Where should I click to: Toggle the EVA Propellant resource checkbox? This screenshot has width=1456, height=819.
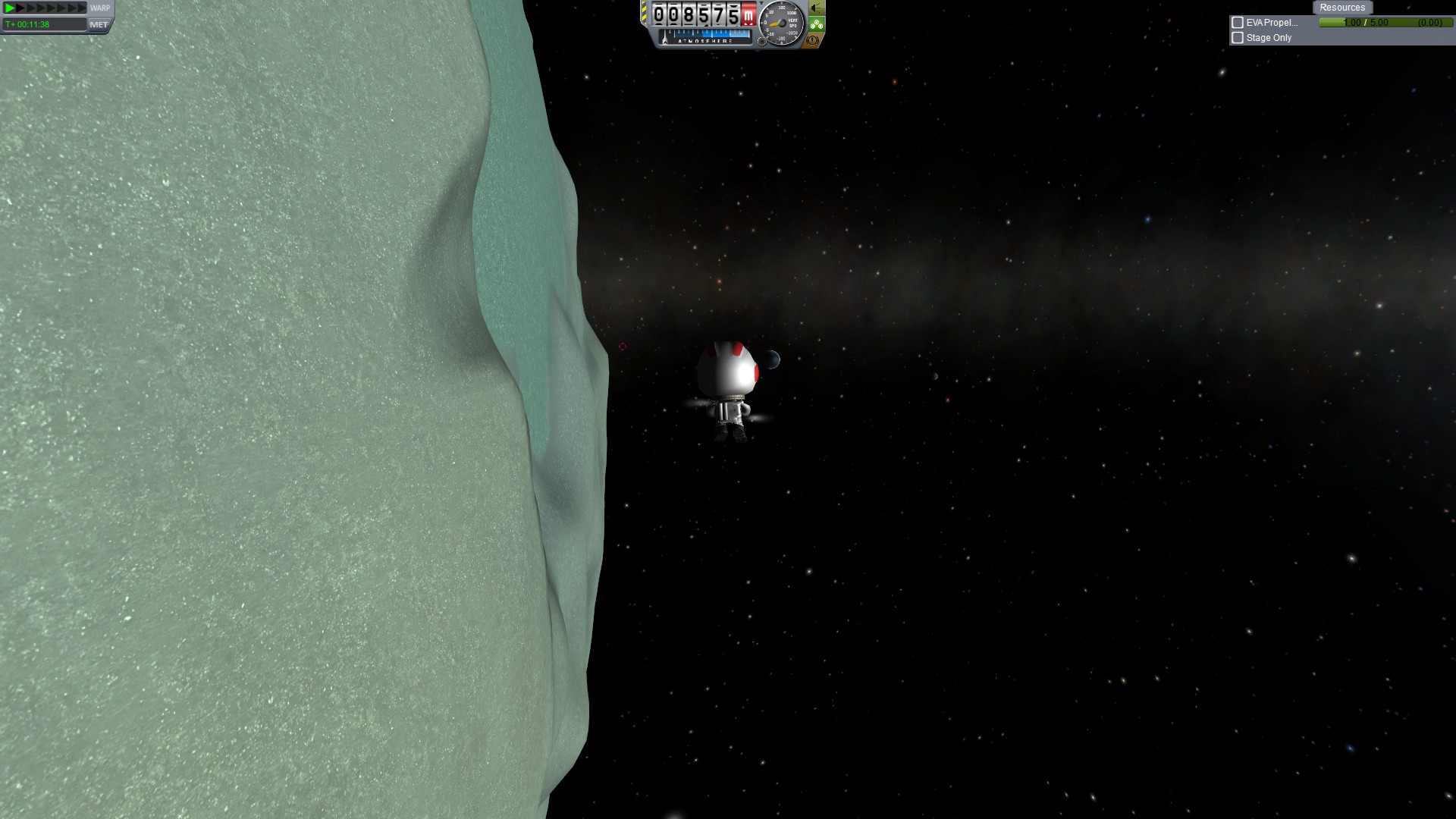[1238, 23]
